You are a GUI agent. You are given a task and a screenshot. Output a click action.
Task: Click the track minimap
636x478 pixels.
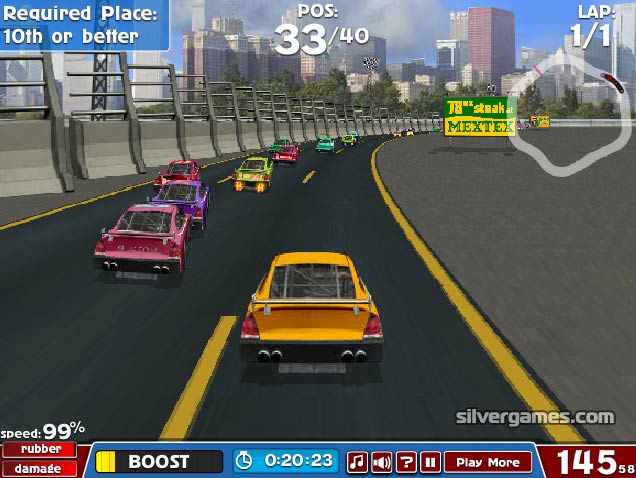569,110
